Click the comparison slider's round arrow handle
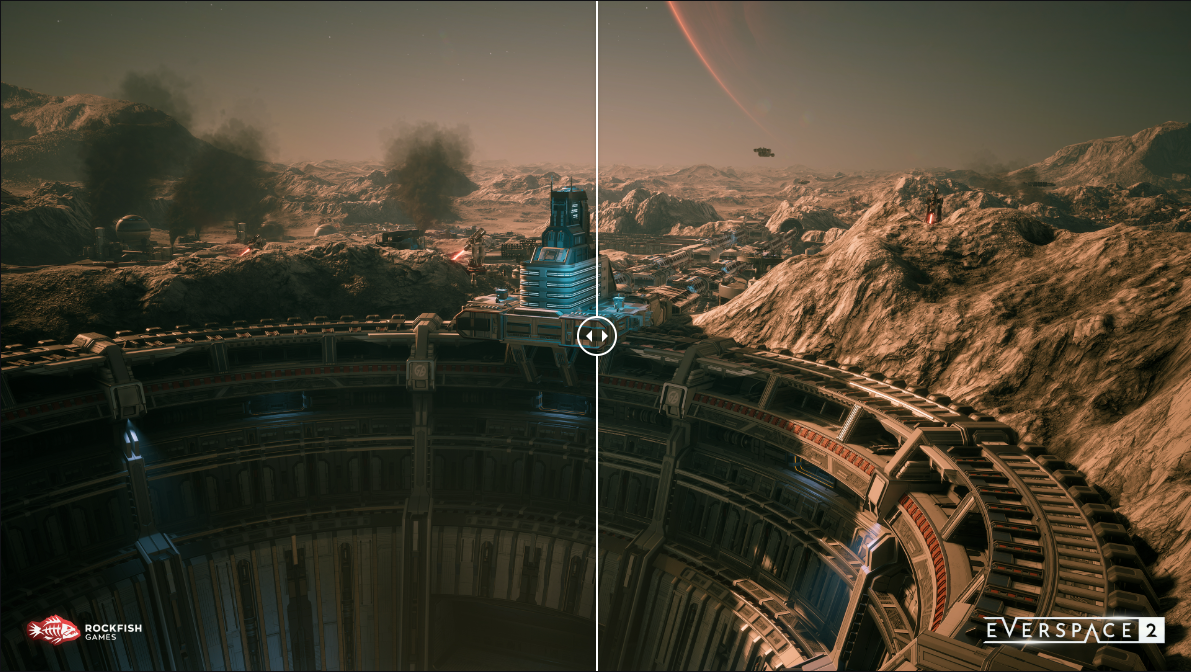The image size is (1191, 672). [x=597, y=336]
